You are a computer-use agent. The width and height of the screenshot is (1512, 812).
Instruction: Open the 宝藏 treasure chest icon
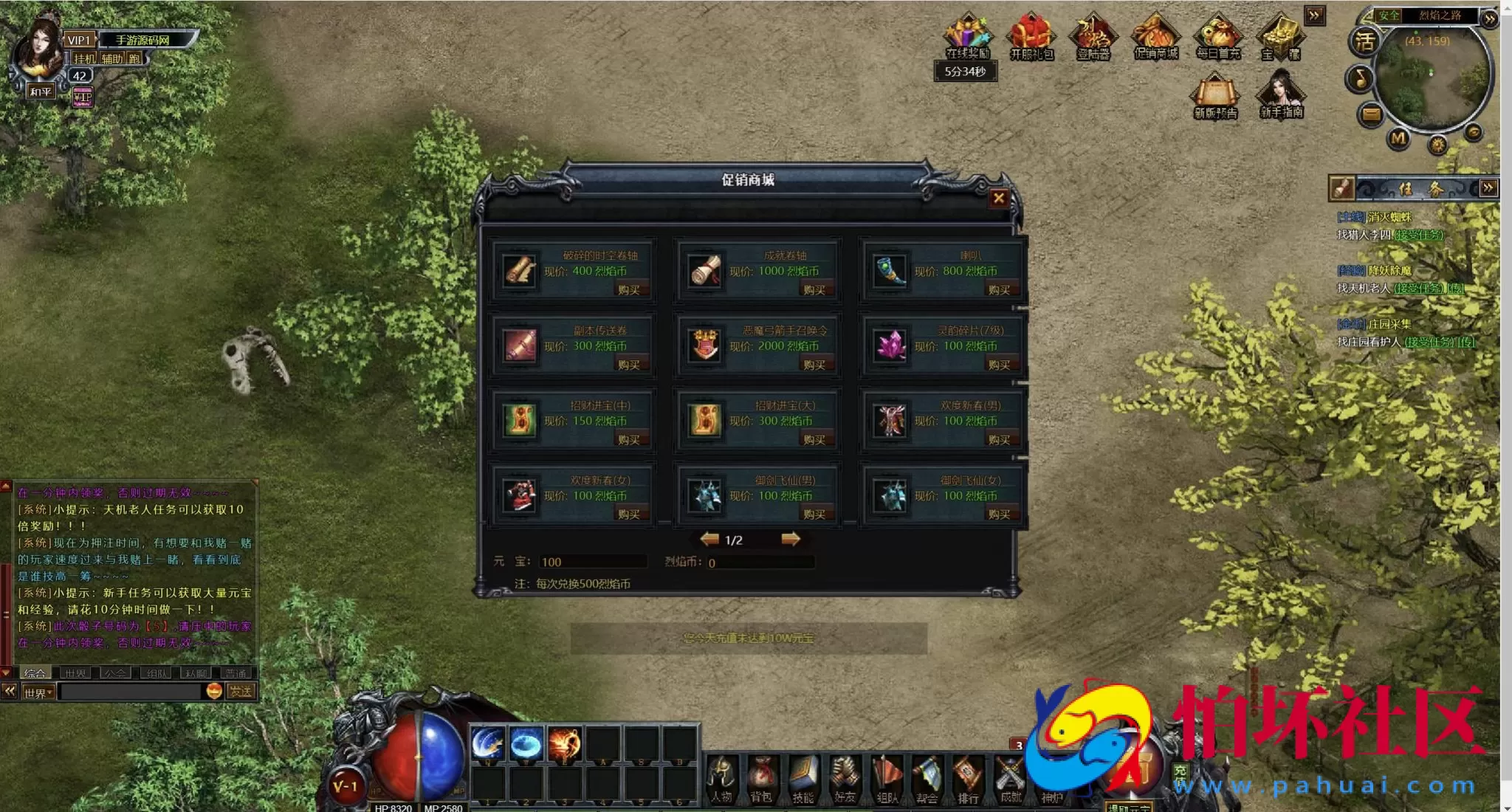(x=1280, y=37)
